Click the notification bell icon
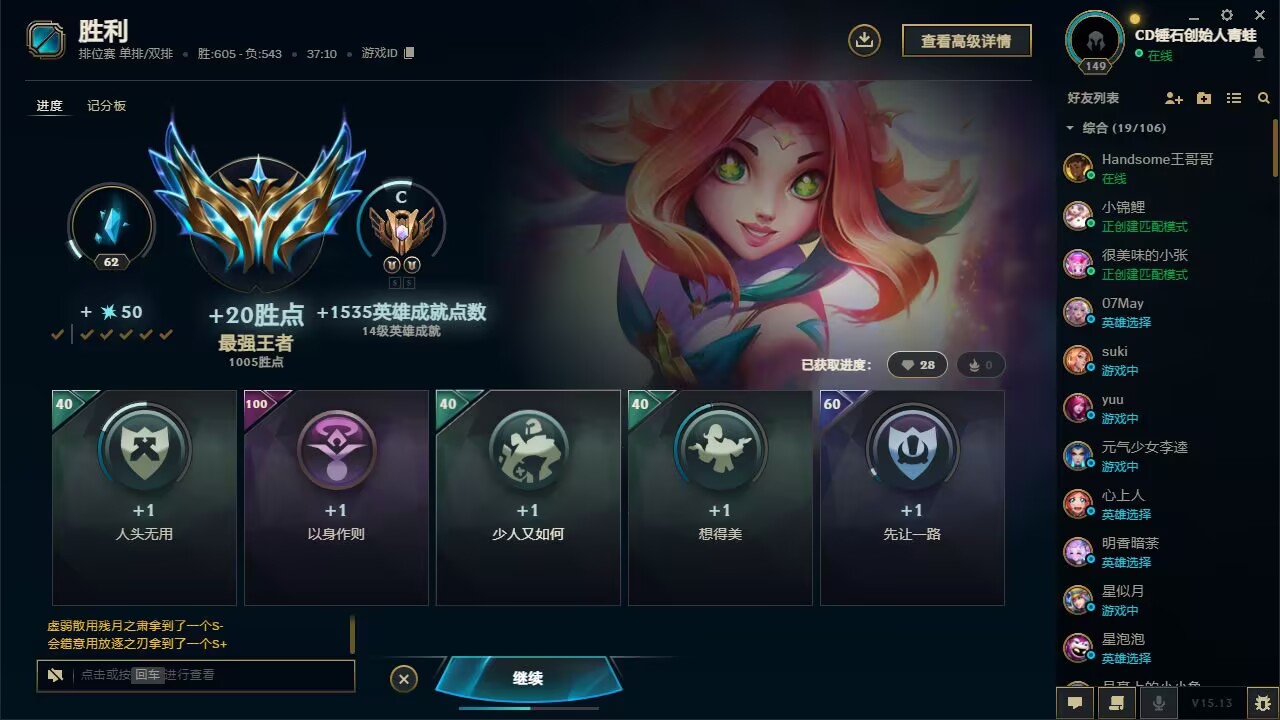 1258,54
